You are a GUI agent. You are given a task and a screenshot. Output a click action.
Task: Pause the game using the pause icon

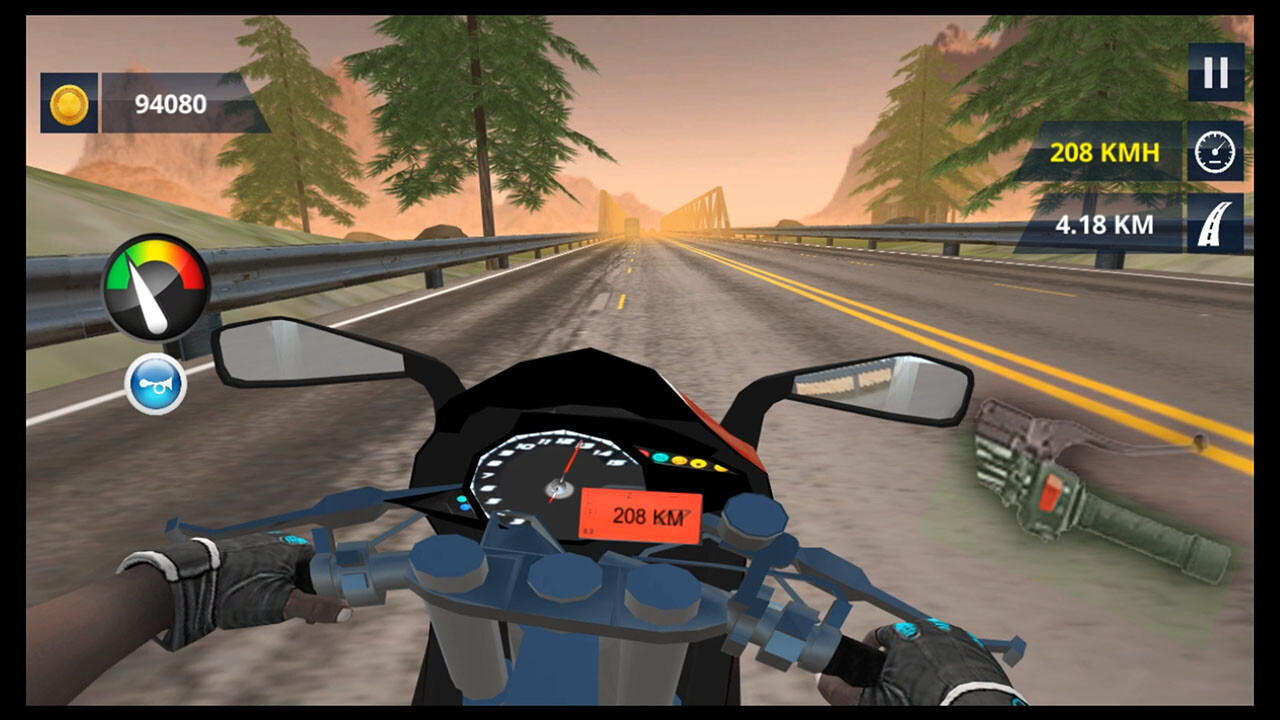[1214, 72]
